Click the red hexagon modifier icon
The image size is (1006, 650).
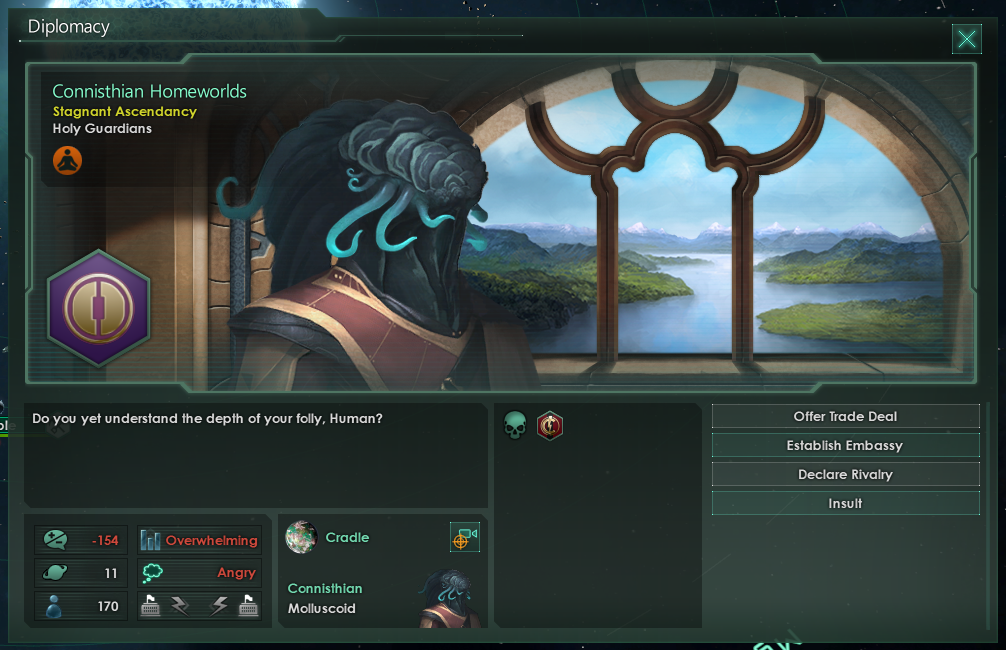[x=549, y=427]
